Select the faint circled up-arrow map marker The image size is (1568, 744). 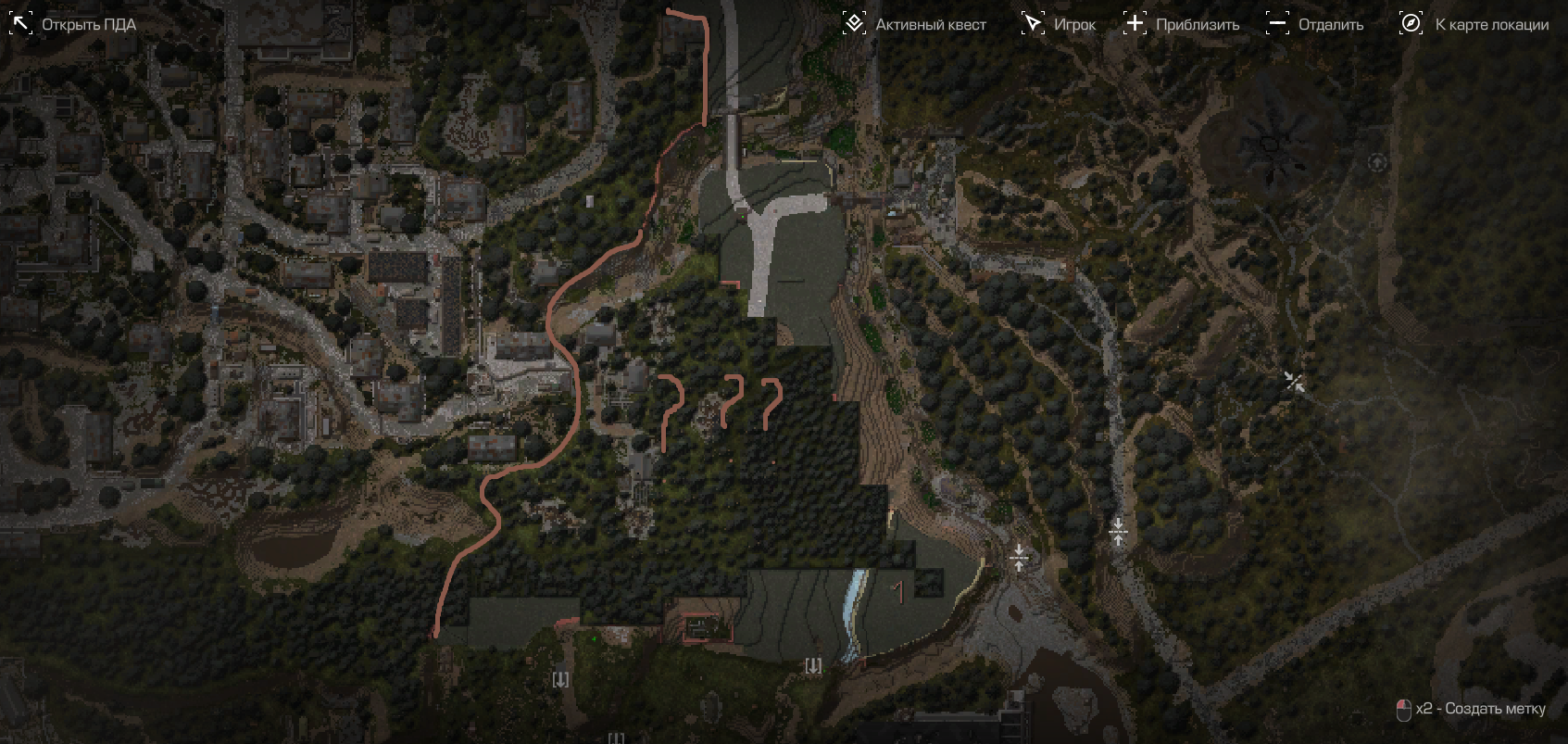point(1377,162)
